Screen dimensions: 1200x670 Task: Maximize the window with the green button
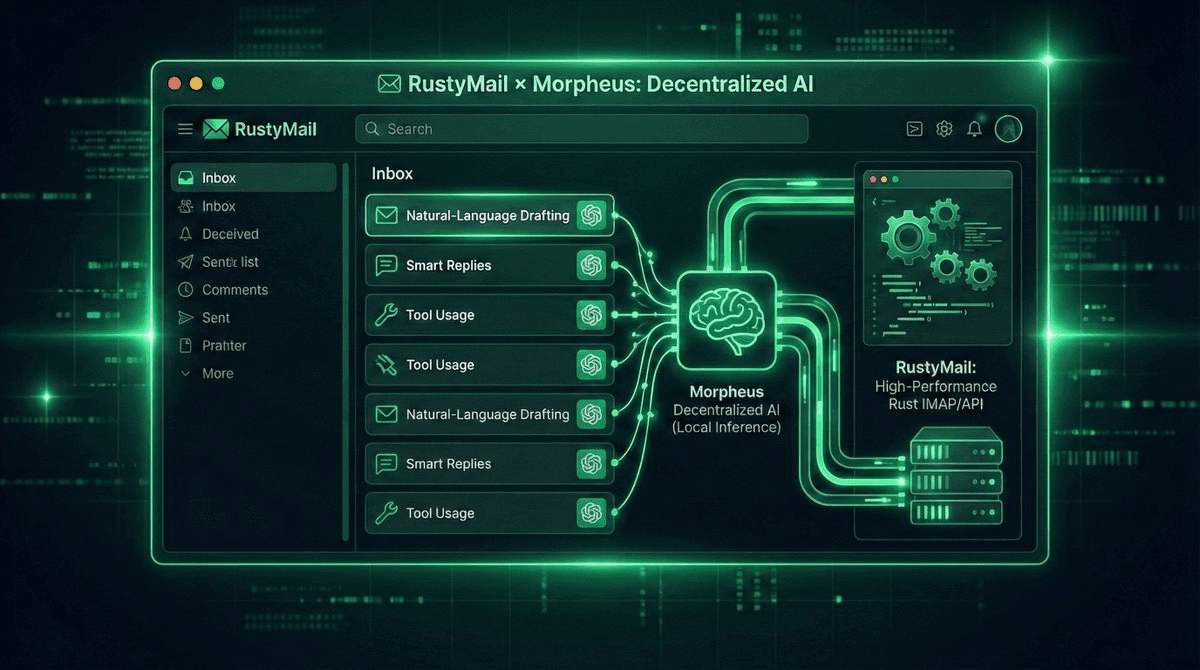[219, 84]
